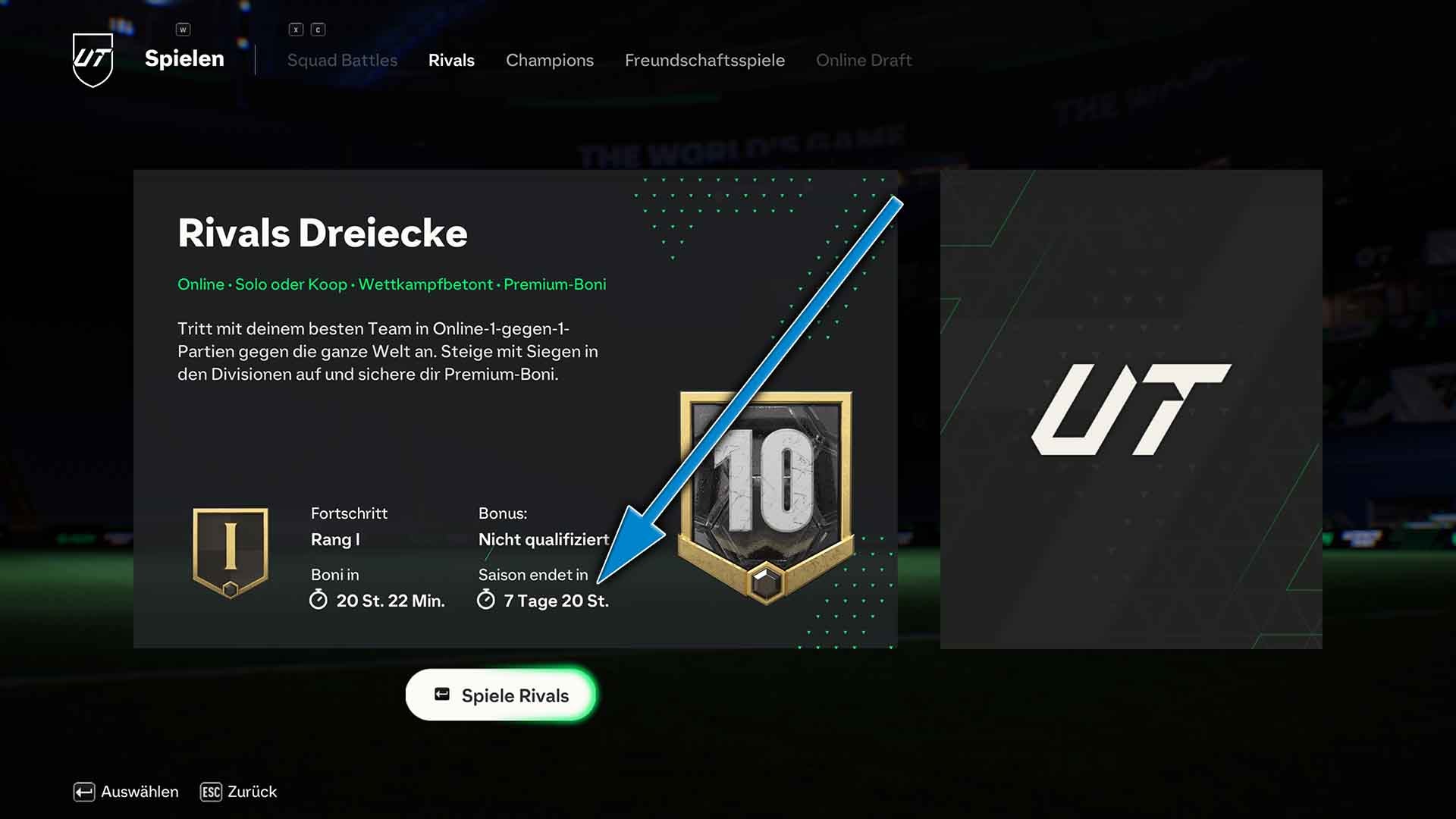Click the timer icon beside Saison endet in

[486, 600]
